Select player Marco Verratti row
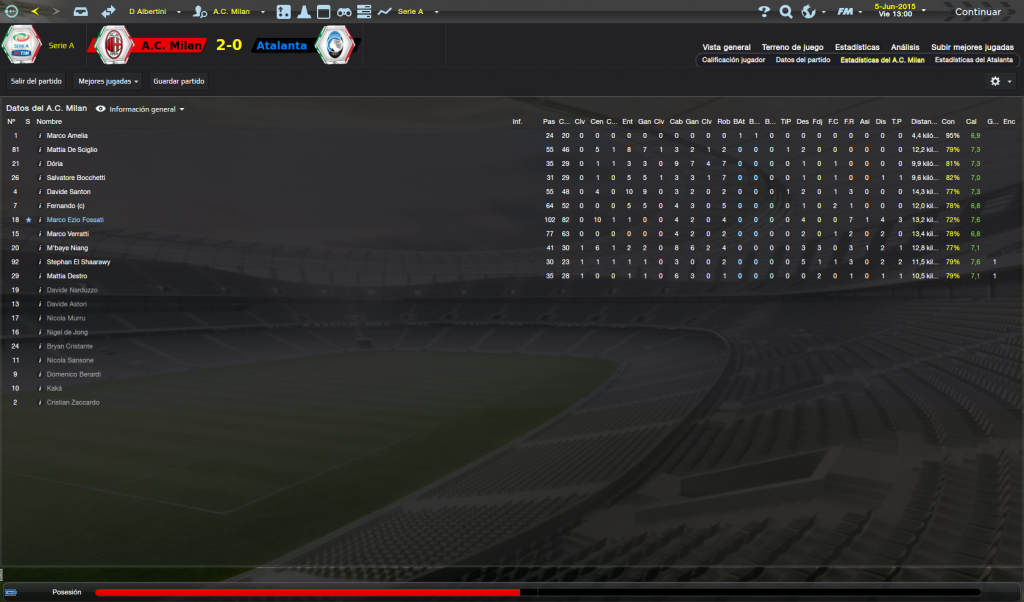The height and width of the screenshot is (602, 1024). click(68, 234)
